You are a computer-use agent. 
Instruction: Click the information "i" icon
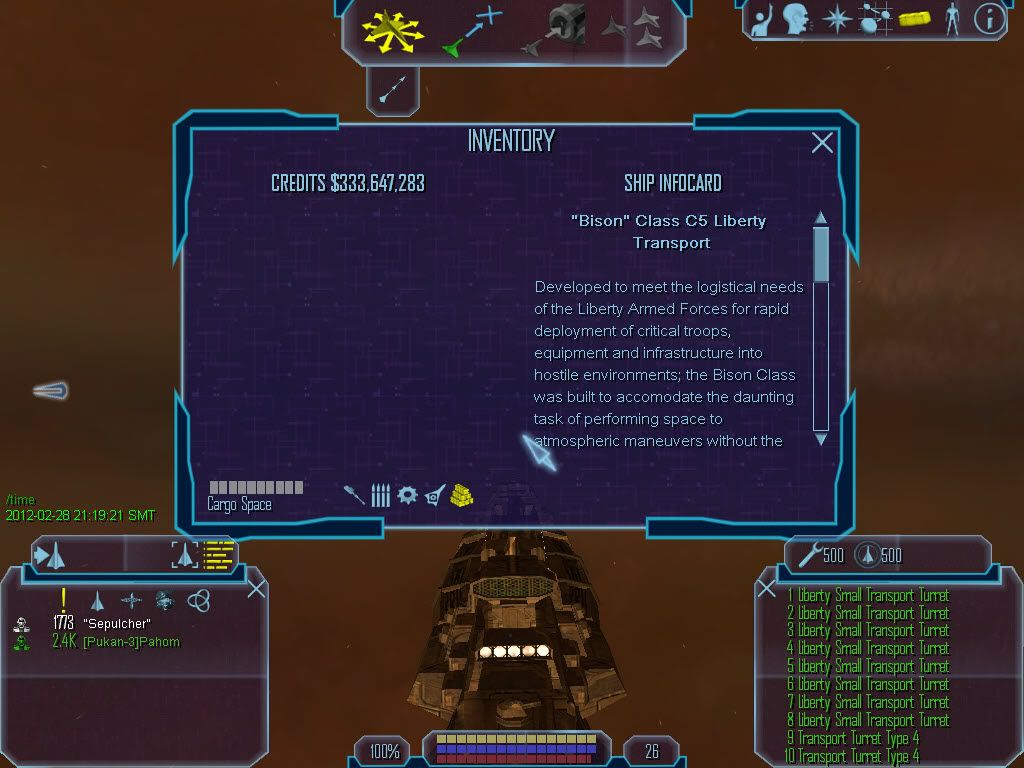[x=989, y=19]
